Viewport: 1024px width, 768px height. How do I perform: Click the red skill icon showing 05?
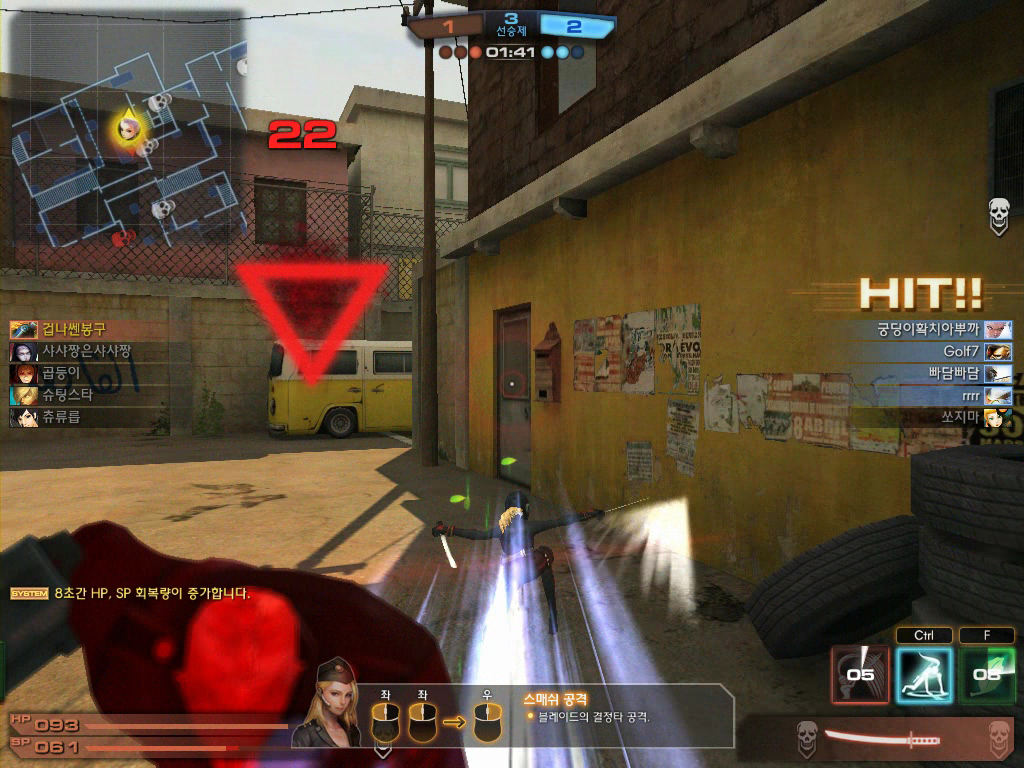tap(860, 673)
